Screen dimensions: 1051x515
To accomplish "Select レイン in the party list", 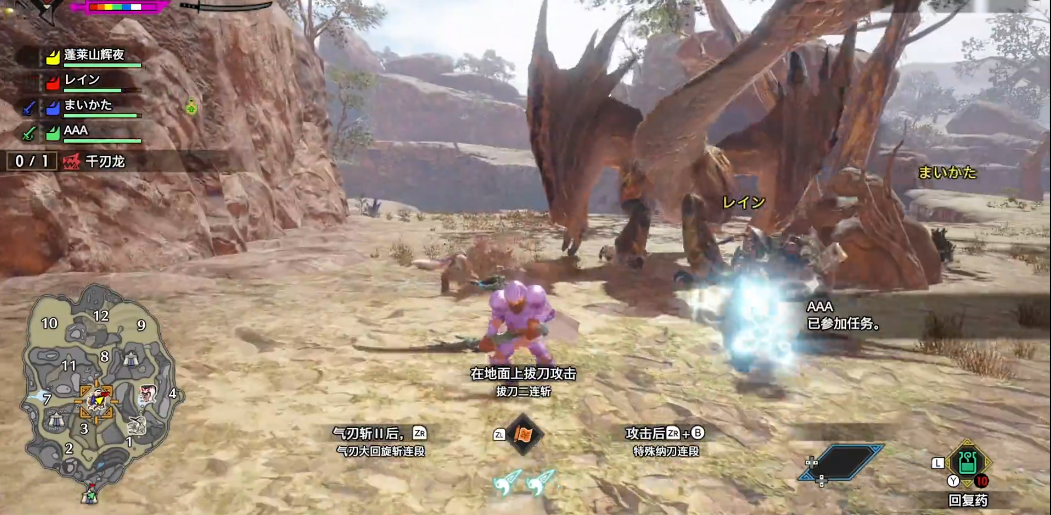I will coord(83,80).
